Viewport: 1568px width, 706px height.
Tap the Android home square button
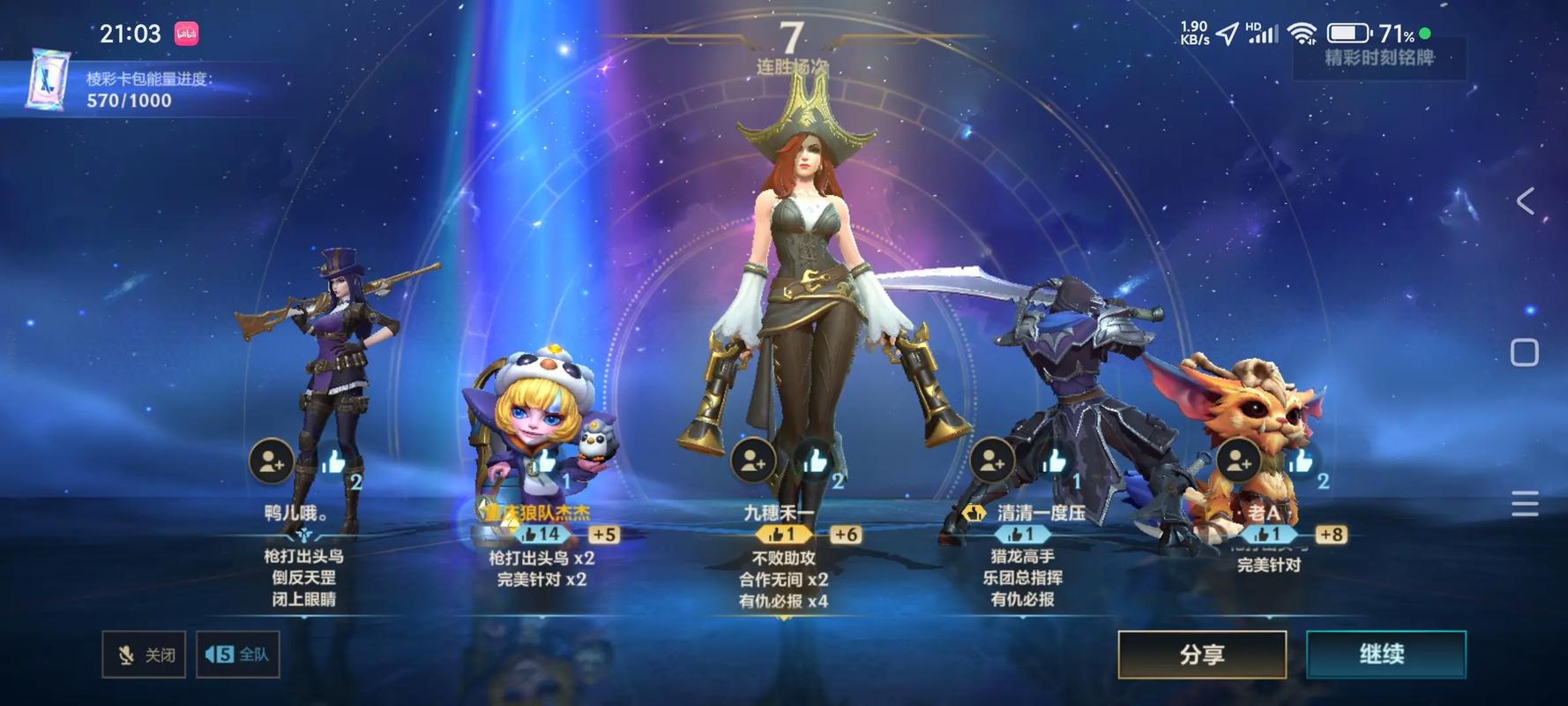tap(1525, 352)
